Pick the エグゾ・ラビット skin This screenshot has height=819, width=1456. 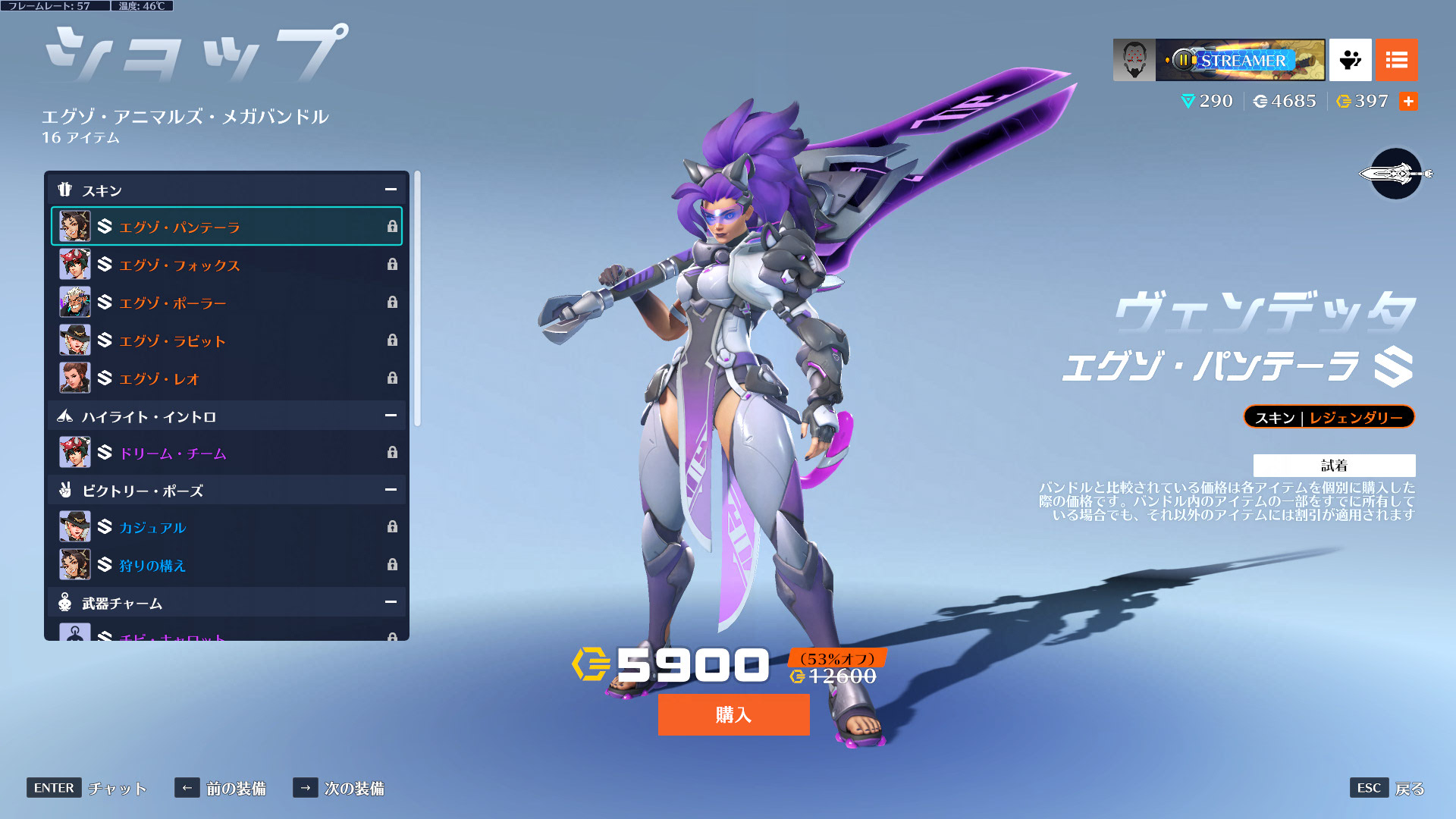[x=226, y=340]
